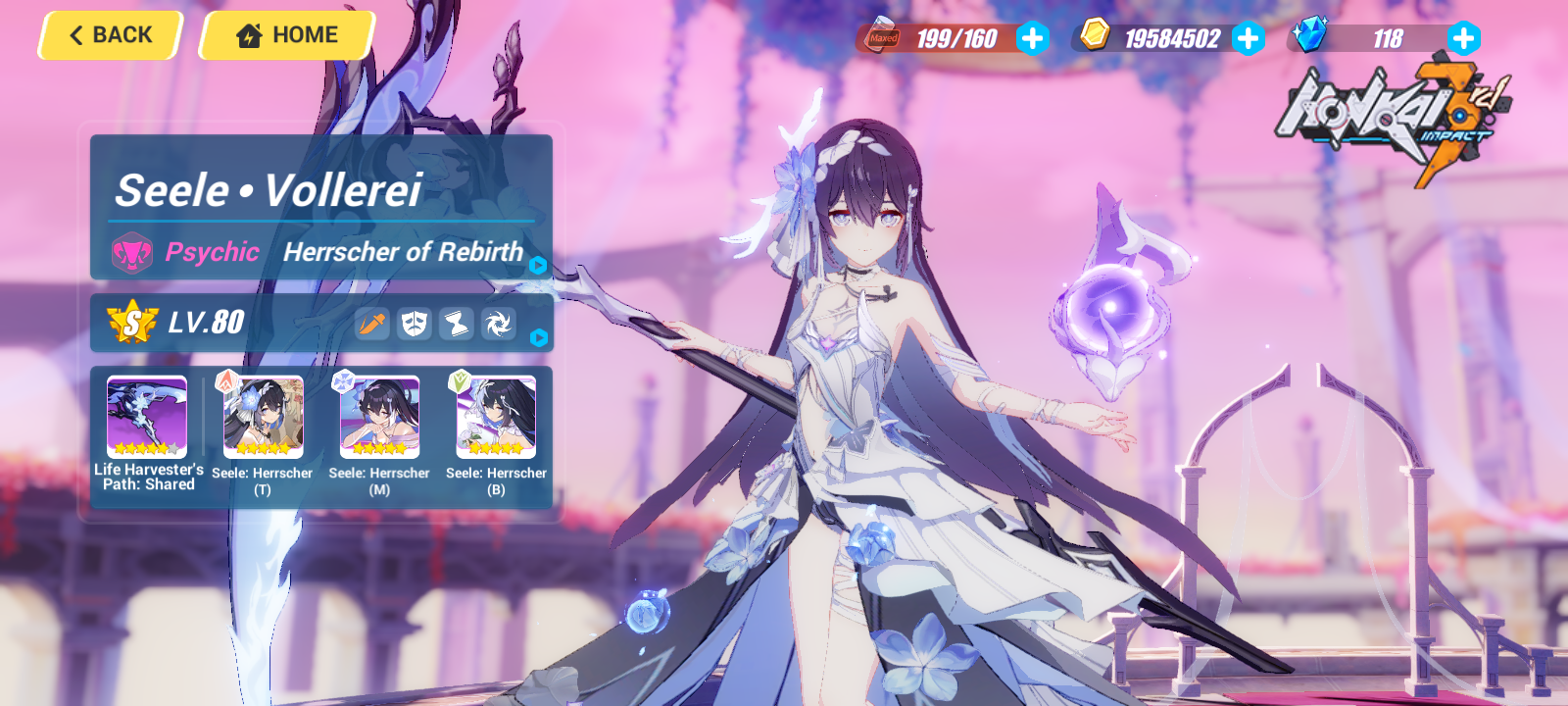Click the Psychic type emblem icon

tap(130, 252)
